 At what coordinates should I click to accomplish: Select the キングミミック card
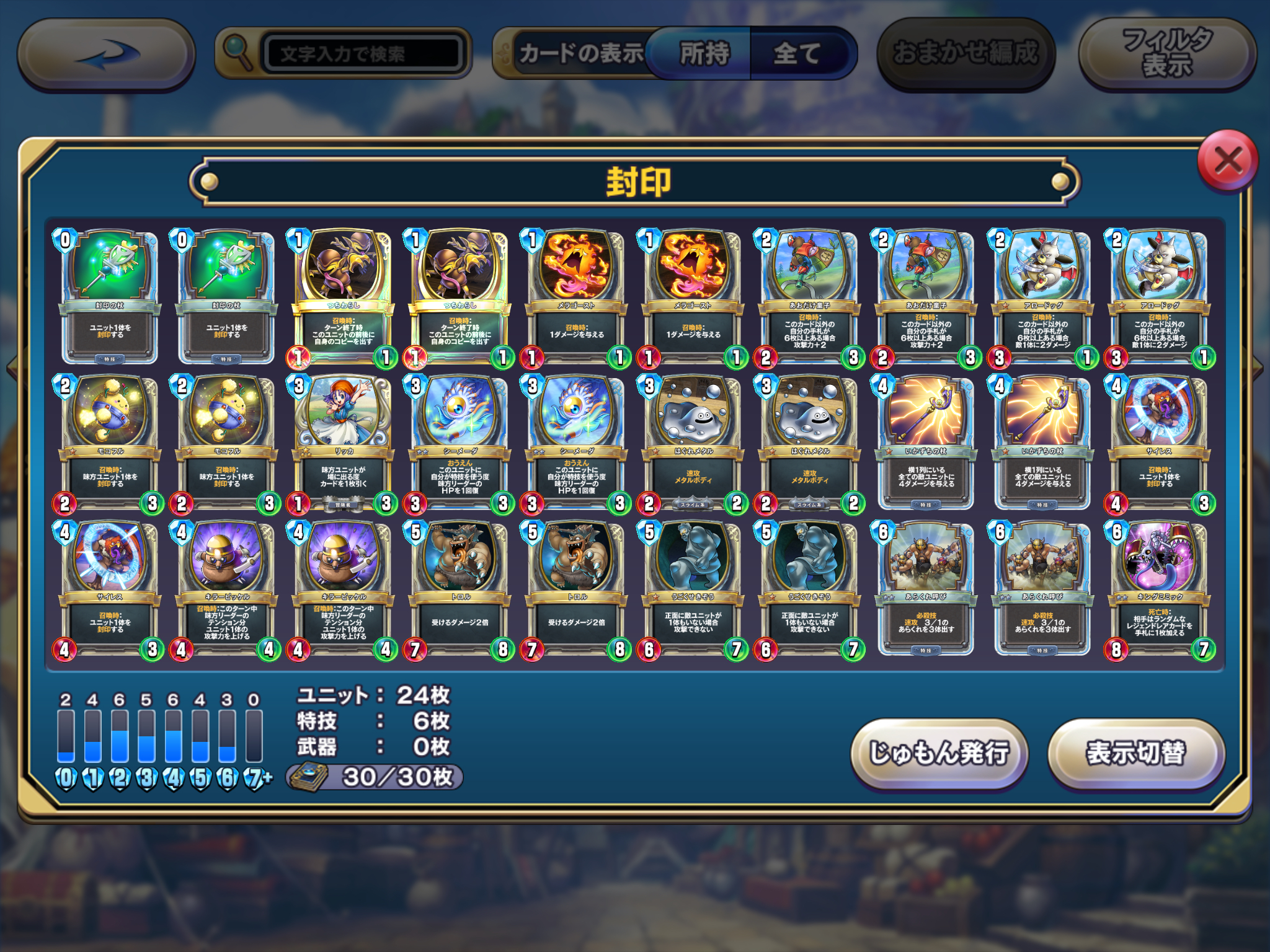1159,587
